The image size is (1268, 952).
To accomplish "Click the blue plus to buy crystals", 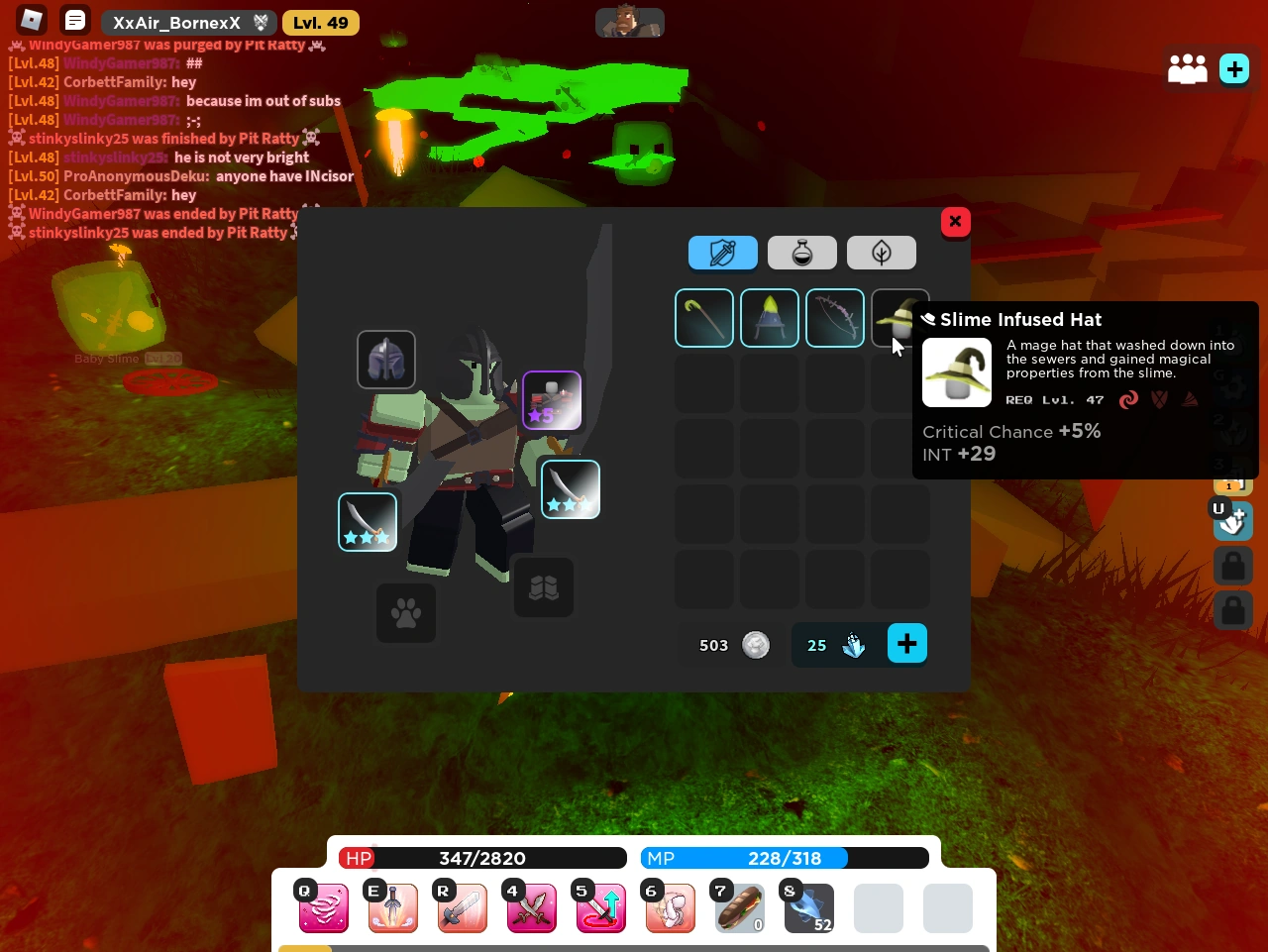I will (x=907, y=643).
